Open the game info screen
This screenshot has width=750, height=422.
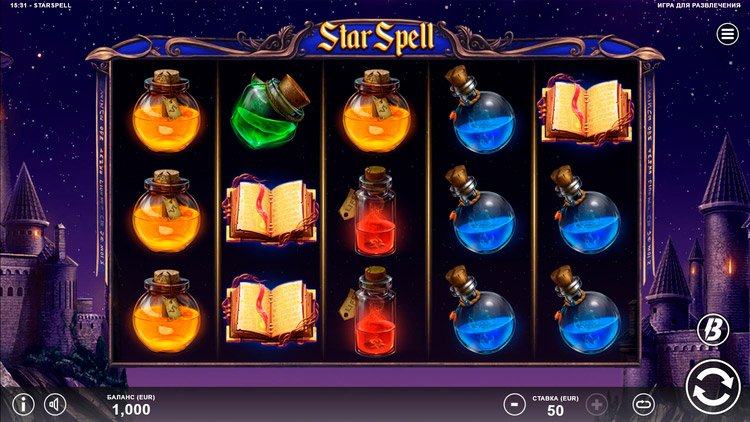coord(22,405)
